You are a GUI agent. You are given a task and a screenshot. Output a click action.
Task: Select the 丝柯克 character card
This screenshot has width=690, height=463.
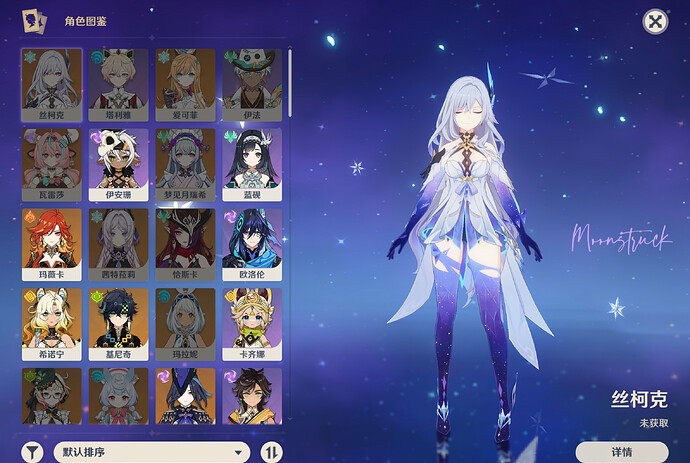[x=52, y=83]
